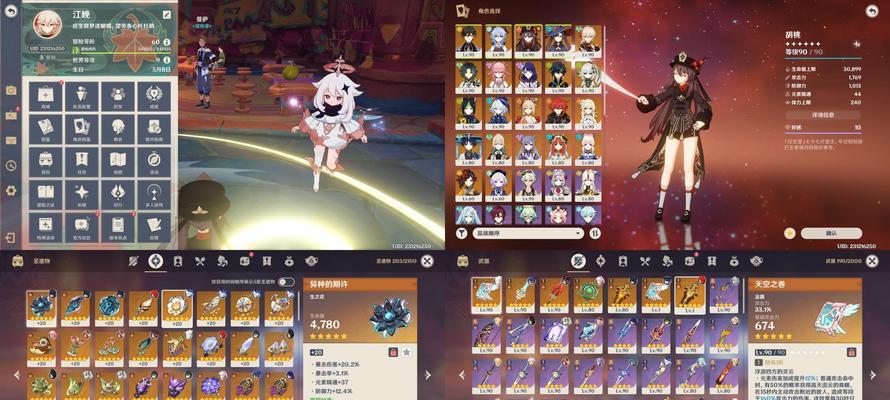This screenshot has height=400, width=890.
Task: Click the gear settings icon in sidebar
Action: tap(11, 190)
